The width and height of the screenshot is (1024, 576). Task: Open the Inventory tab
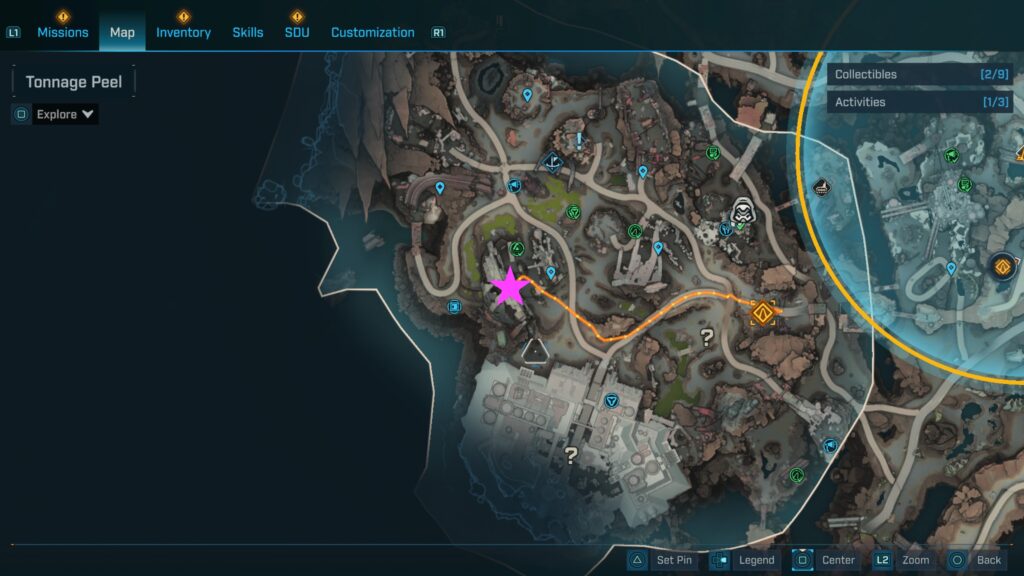coord(183,32)
